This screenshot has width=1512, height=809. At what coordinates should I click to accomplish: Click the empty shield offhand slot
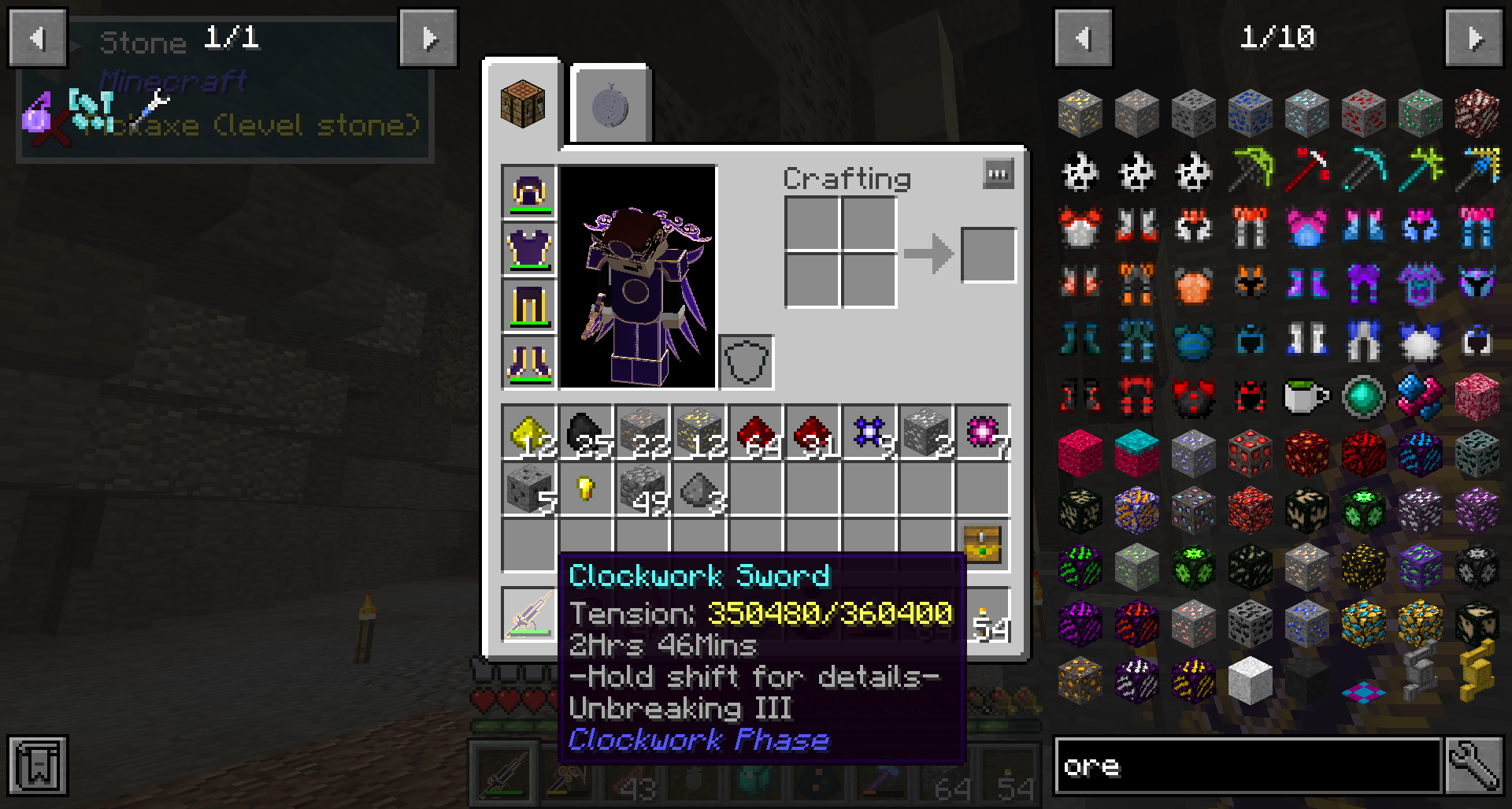click(x=747, y=362)
